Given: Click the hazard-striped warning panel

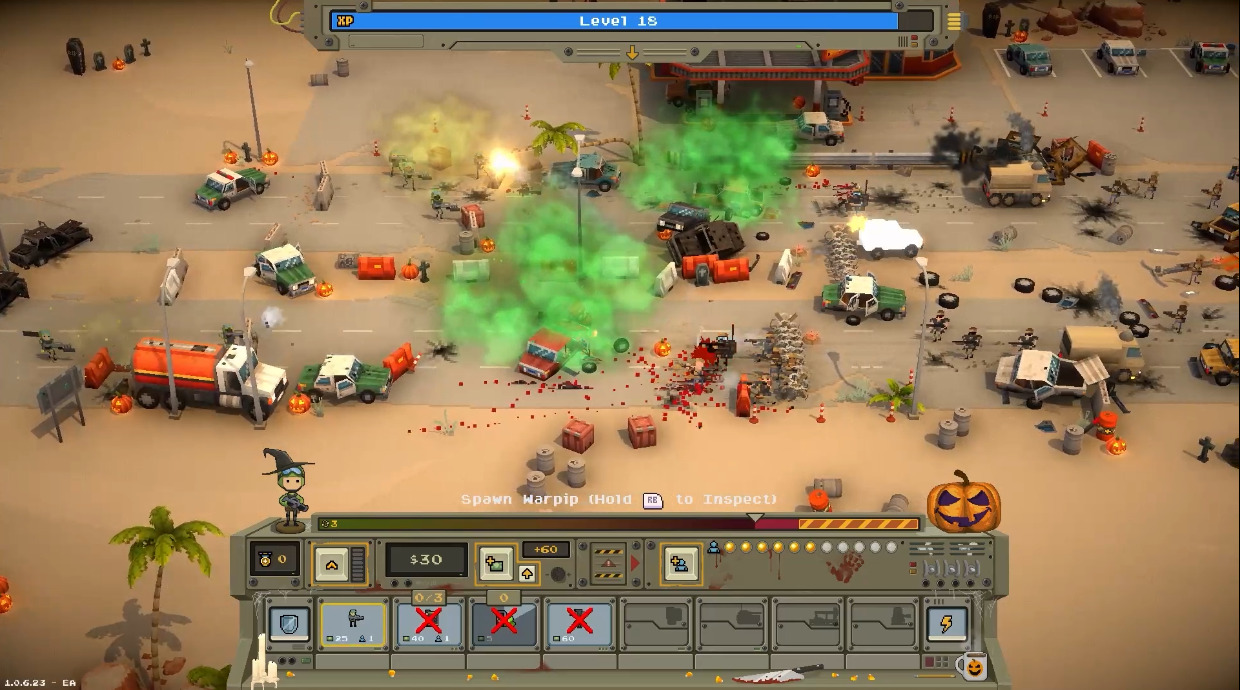Looking at the screenshot, I should (x=608, y=563).
